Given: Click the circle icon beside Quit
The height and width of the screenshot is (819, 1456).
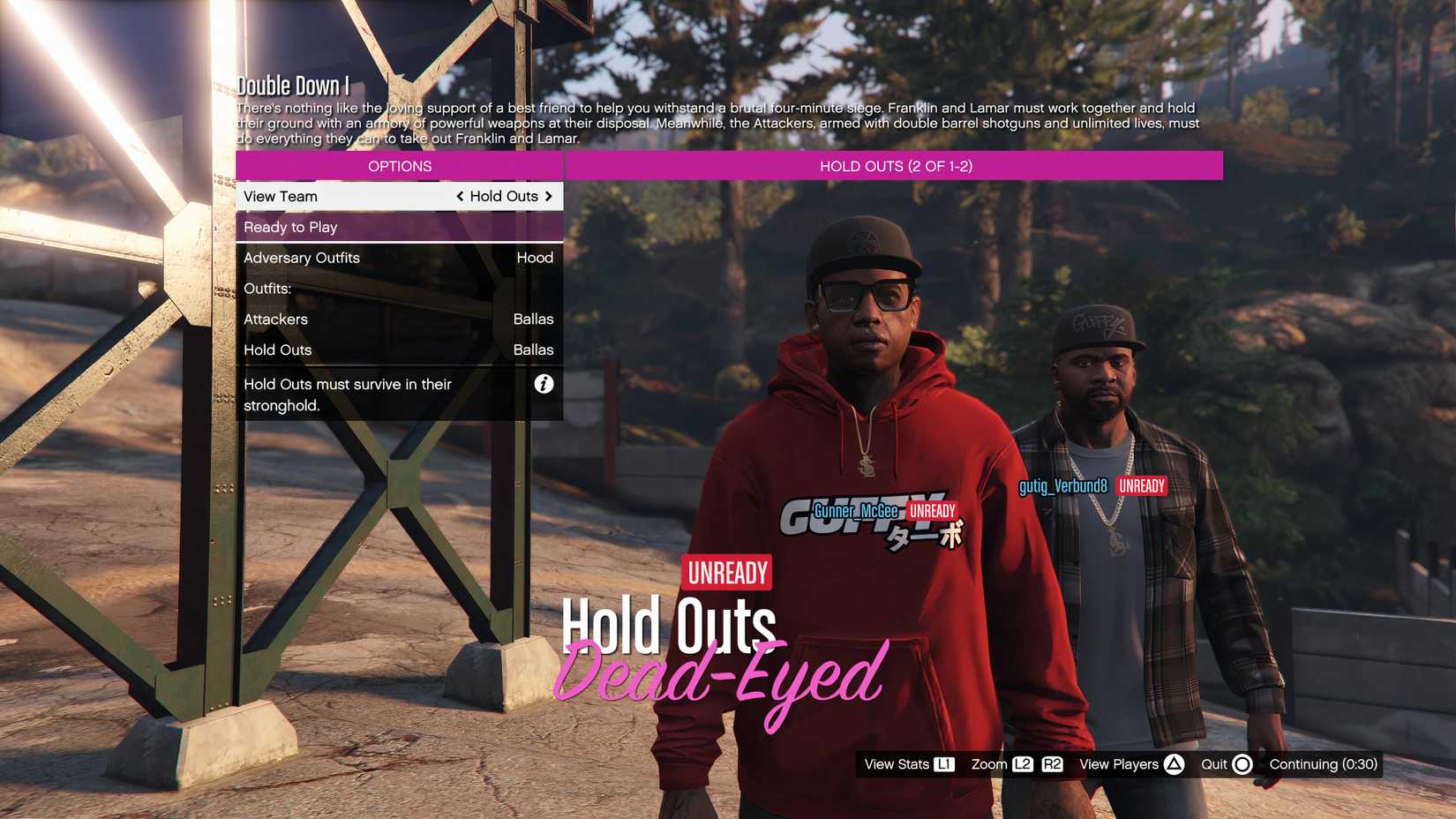Looking at the screenshot, I should [1242, 764].
